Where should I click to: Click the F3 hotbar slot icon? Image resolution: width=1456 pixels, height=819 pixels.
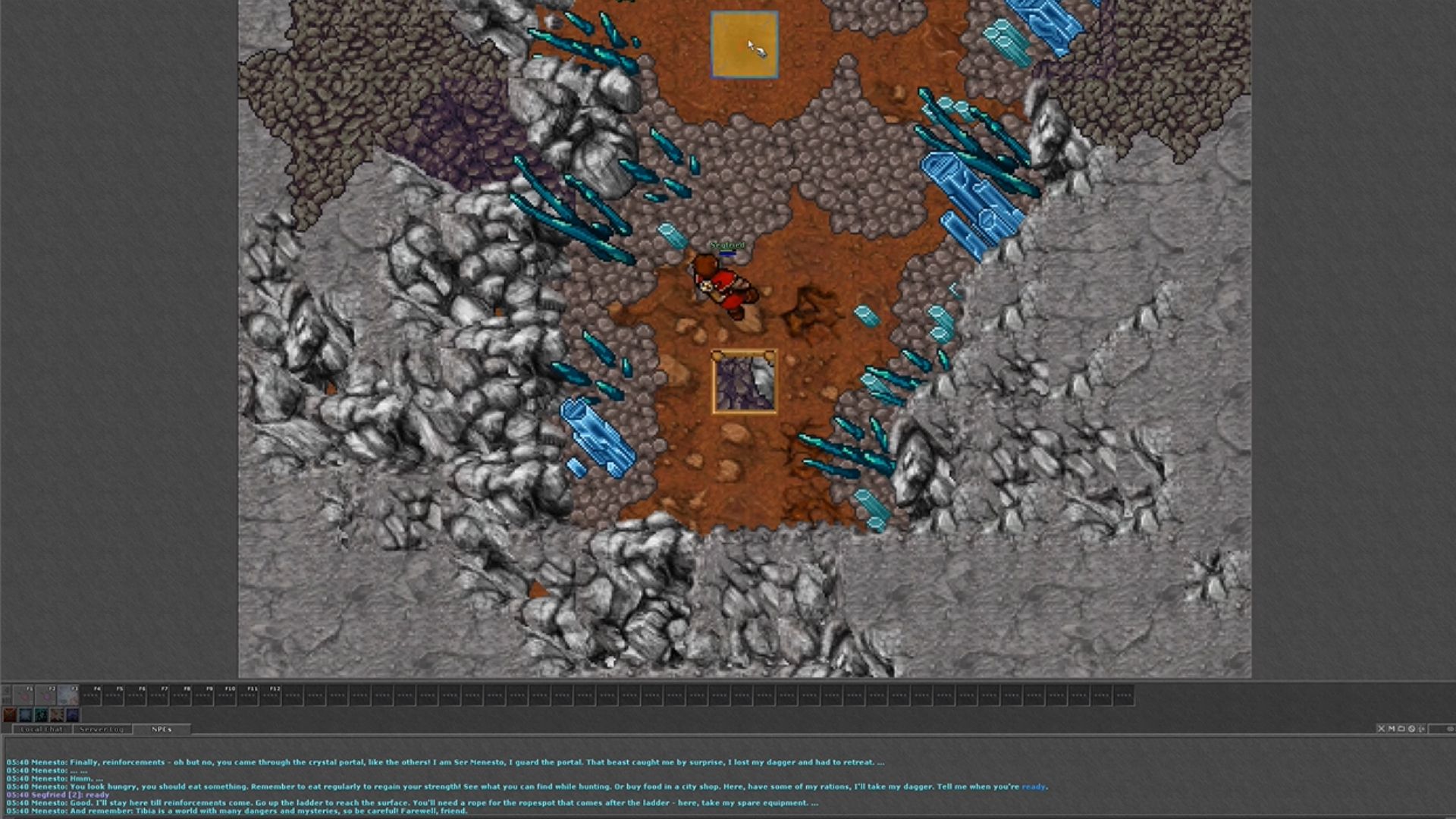(x=68, y=695)
